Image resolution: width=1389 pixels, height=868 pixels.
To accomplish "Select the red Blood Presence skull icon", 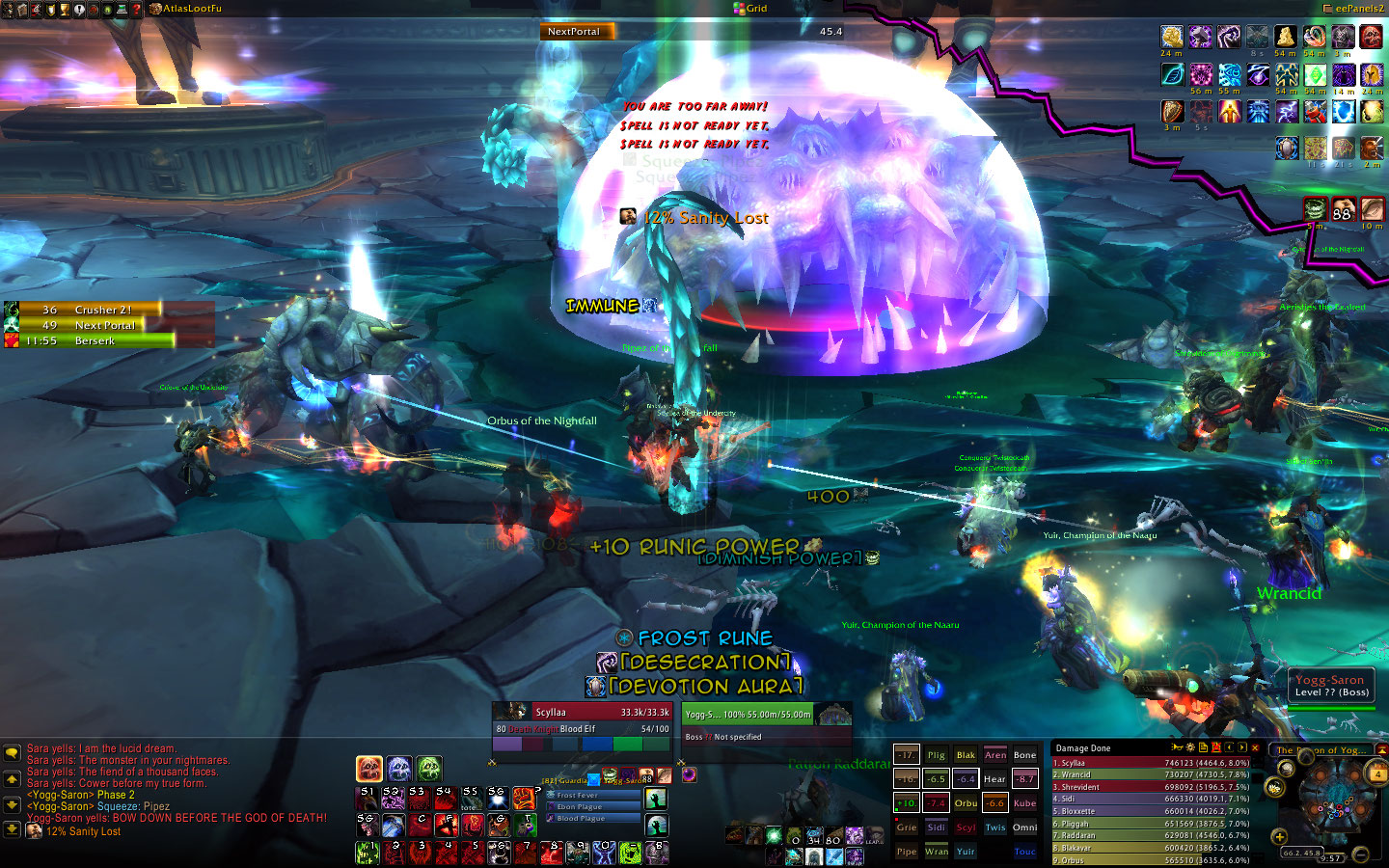I will pyautogui.click(x=369, y=769).
